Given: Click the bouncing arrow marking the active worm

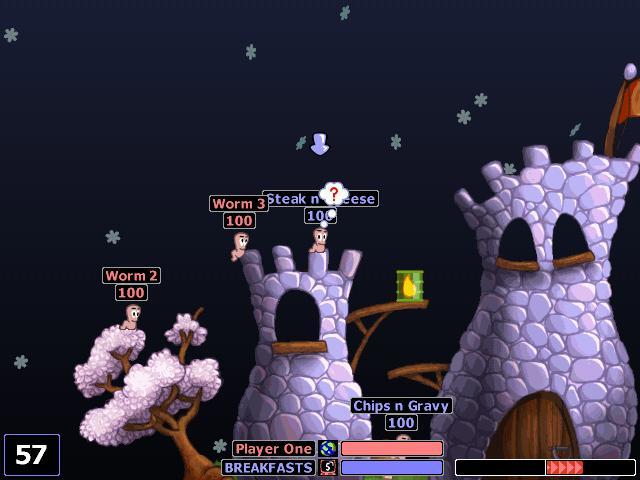Looking at the screenshot, I should (x=319, y=144).
